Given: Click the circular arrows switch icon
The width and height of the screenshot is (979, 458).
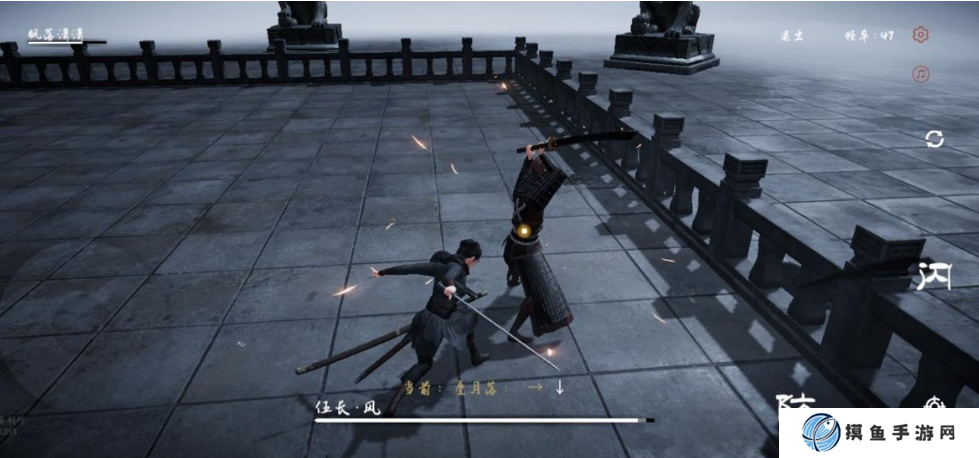Looking at the screenshot, I should (x=934, y=139).
